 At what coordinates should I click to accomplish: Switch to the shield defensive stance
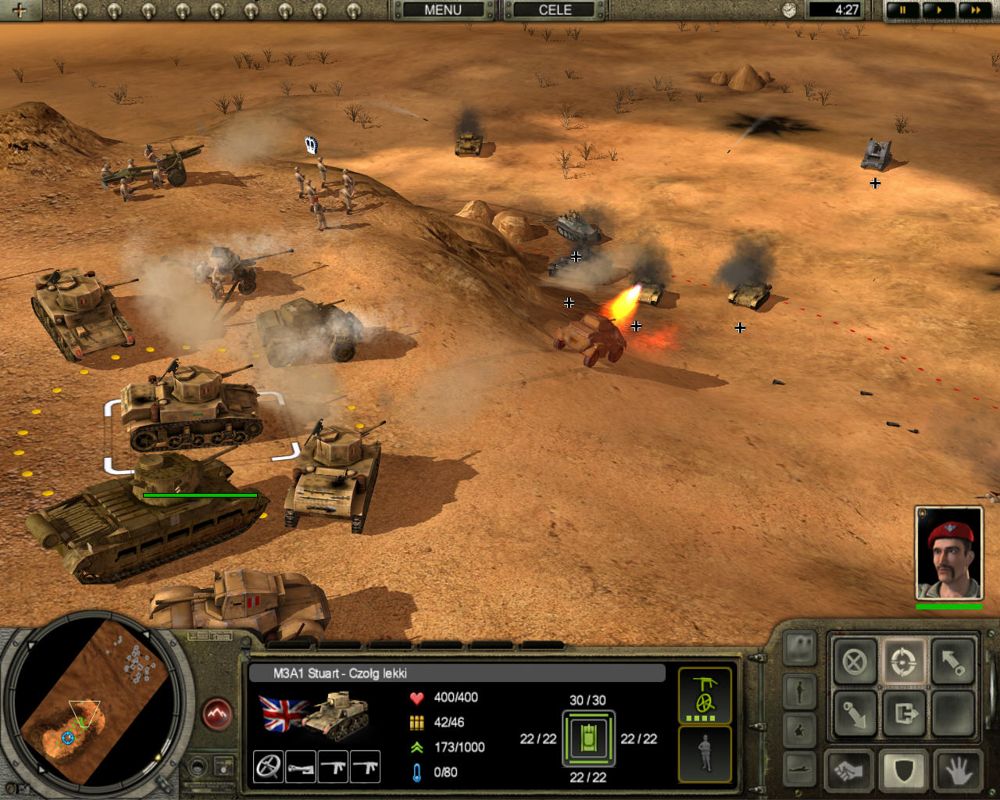904,770
